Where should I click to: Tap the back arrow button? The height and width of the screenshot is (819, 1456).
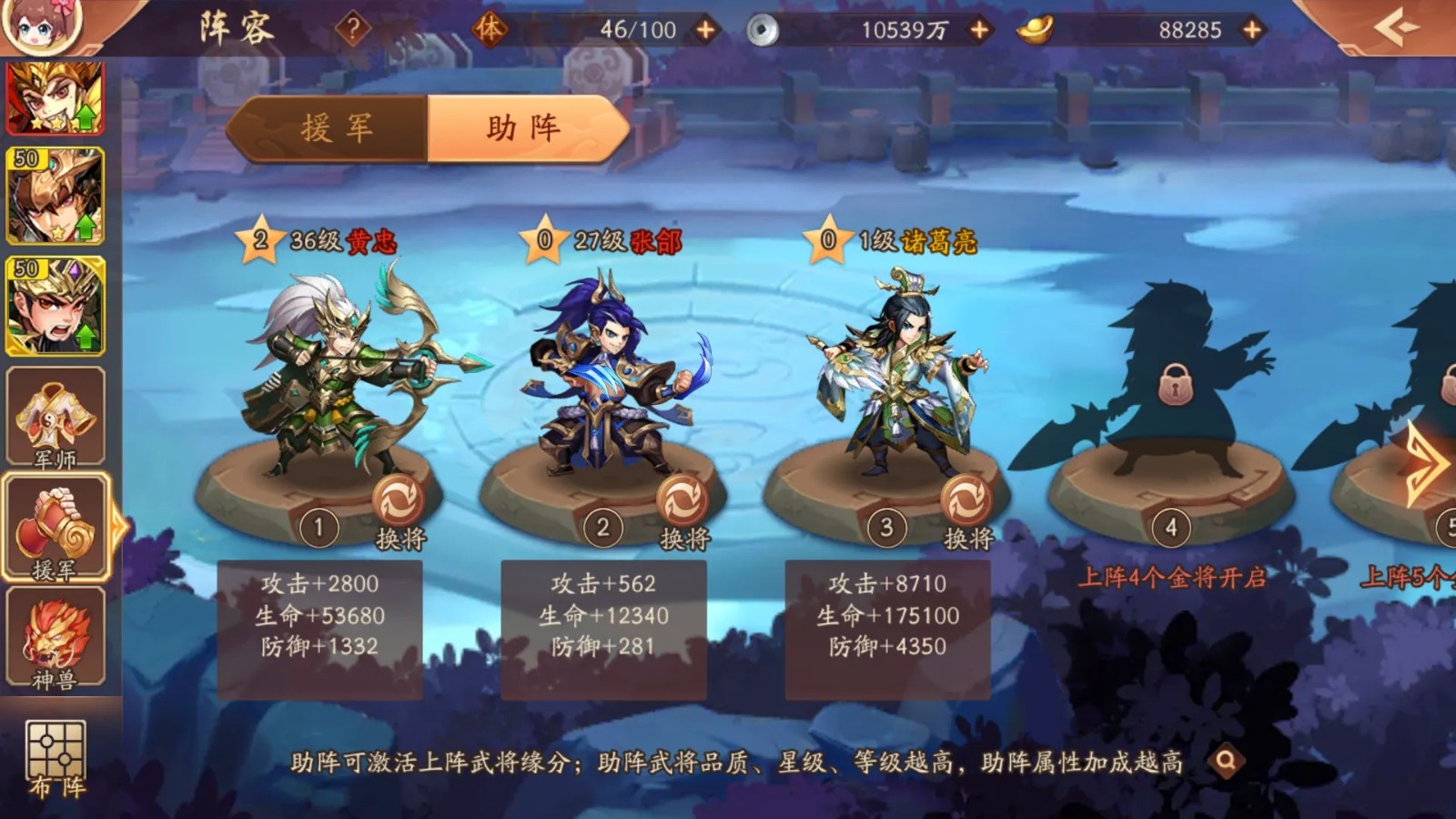click(x=1397, y=27)
